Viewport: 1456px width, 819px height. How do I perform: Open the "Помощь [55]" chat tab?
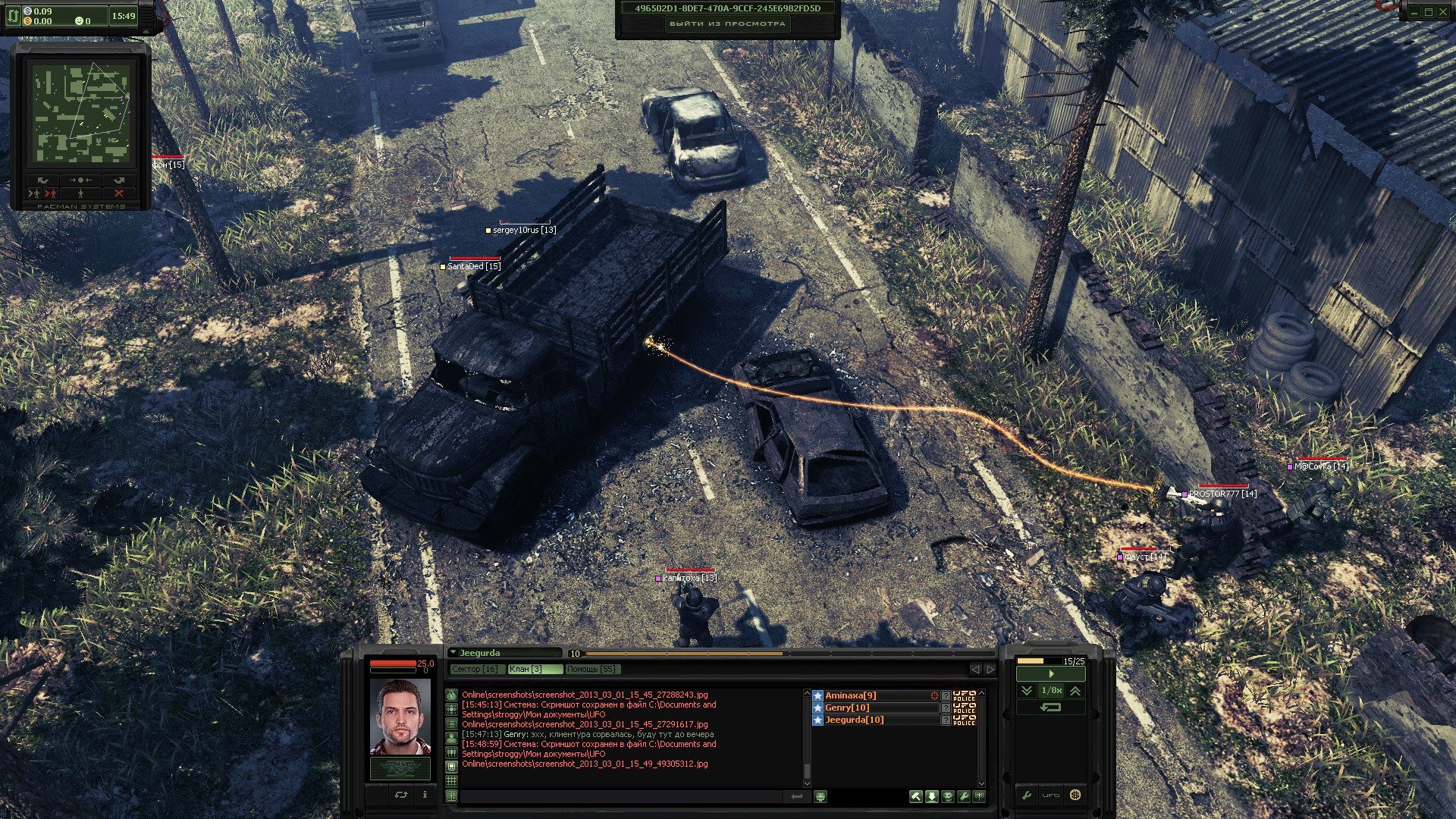[x=592, y=669]
